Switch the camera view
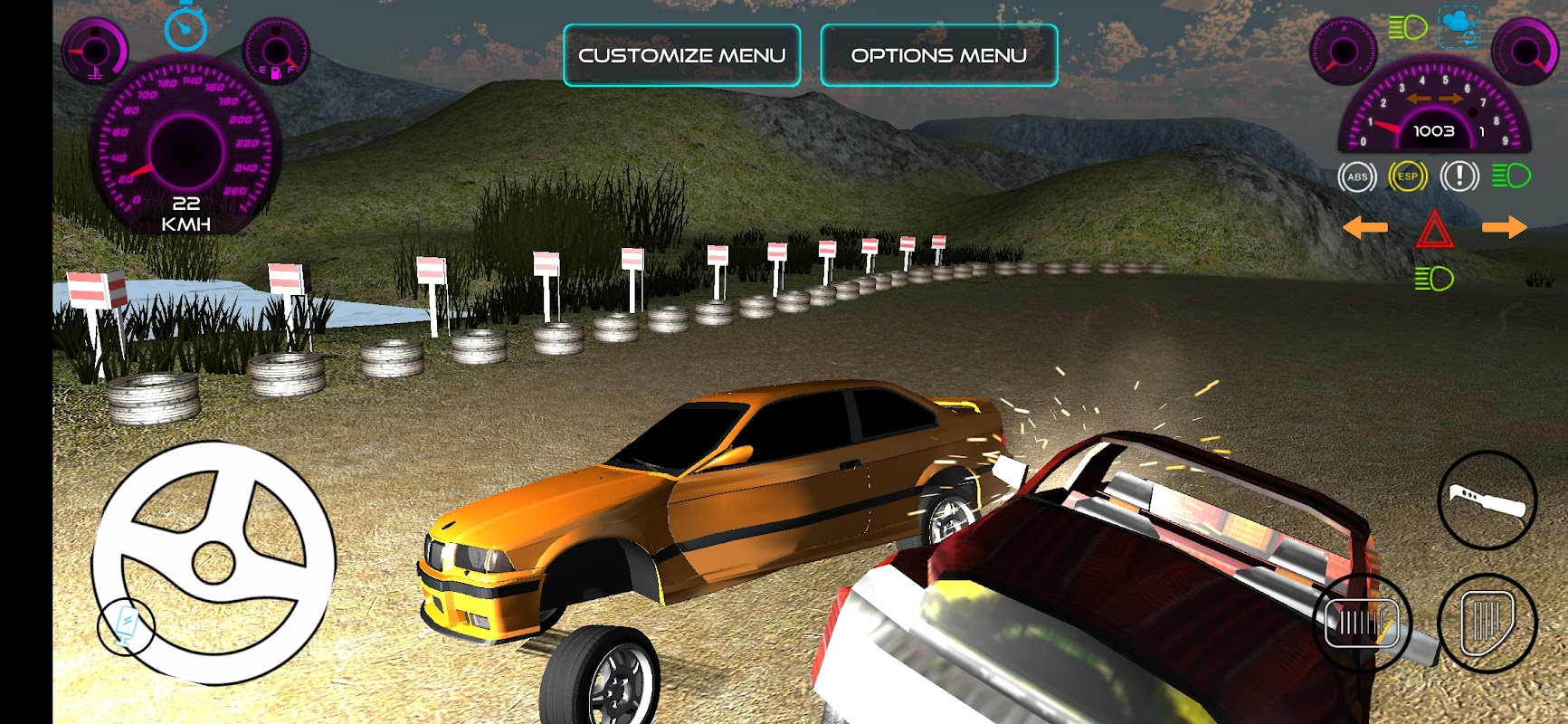 [x=1458, y=26]
